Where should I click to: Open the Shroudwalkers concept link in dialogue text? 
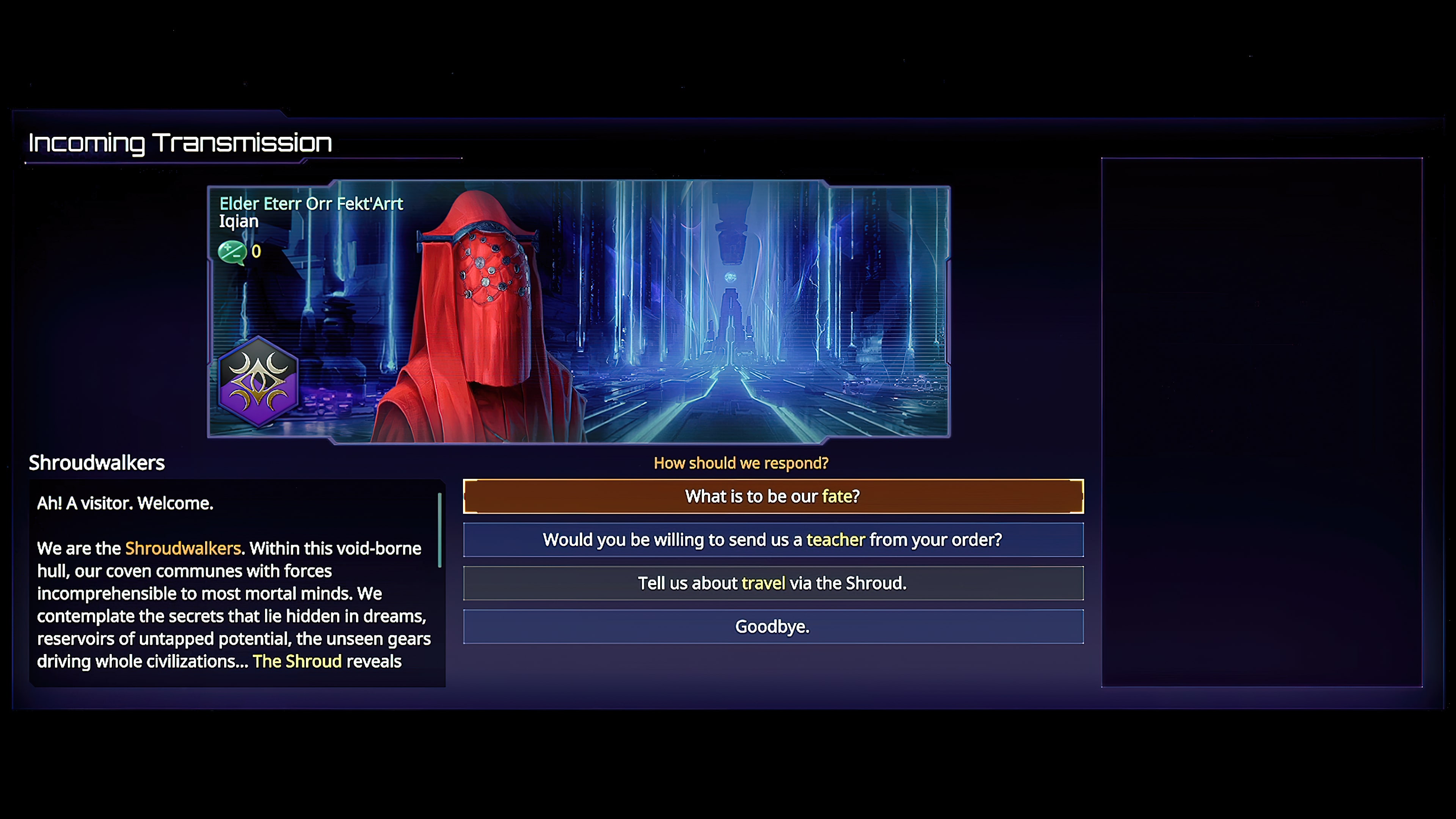(182, 548)
